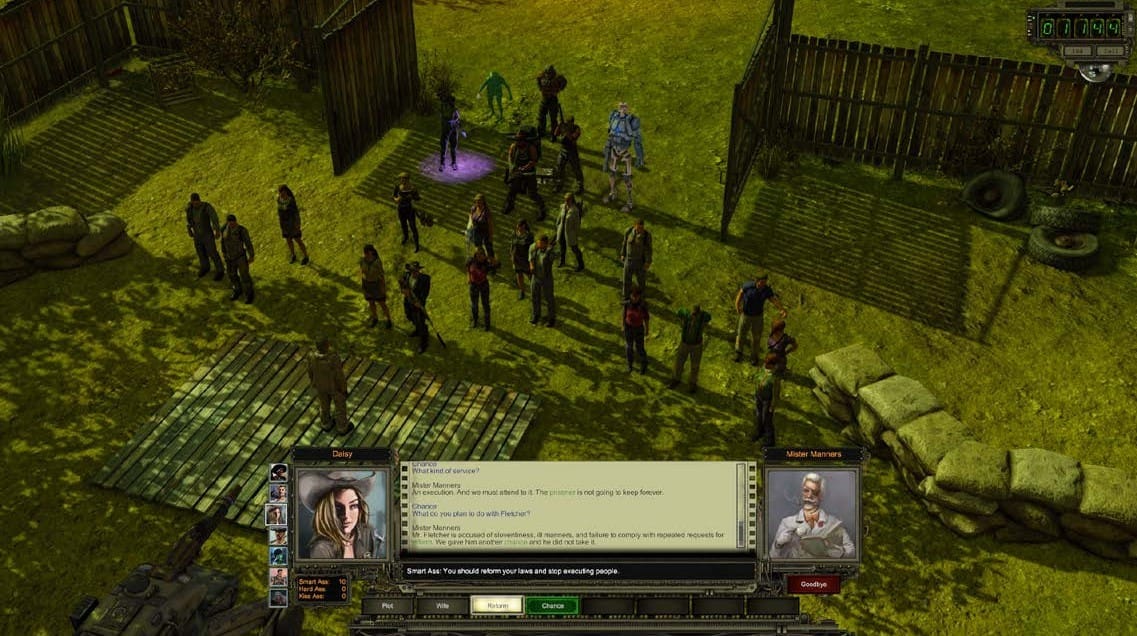
Task: Pick the green Chance keyword
Action: coord(552,605)
